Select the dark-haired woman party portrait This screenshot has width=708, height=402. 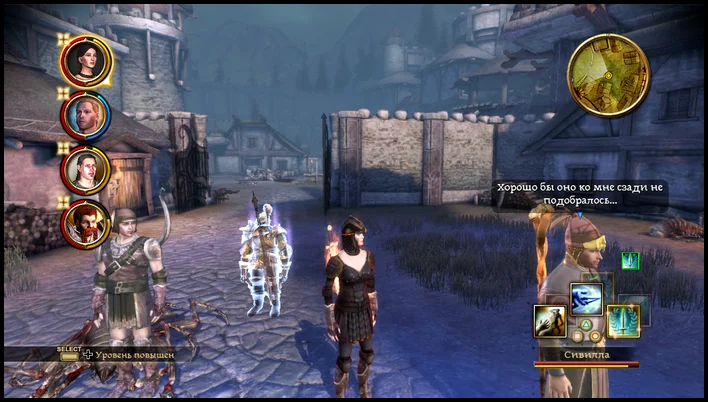(x=86, y=61)
